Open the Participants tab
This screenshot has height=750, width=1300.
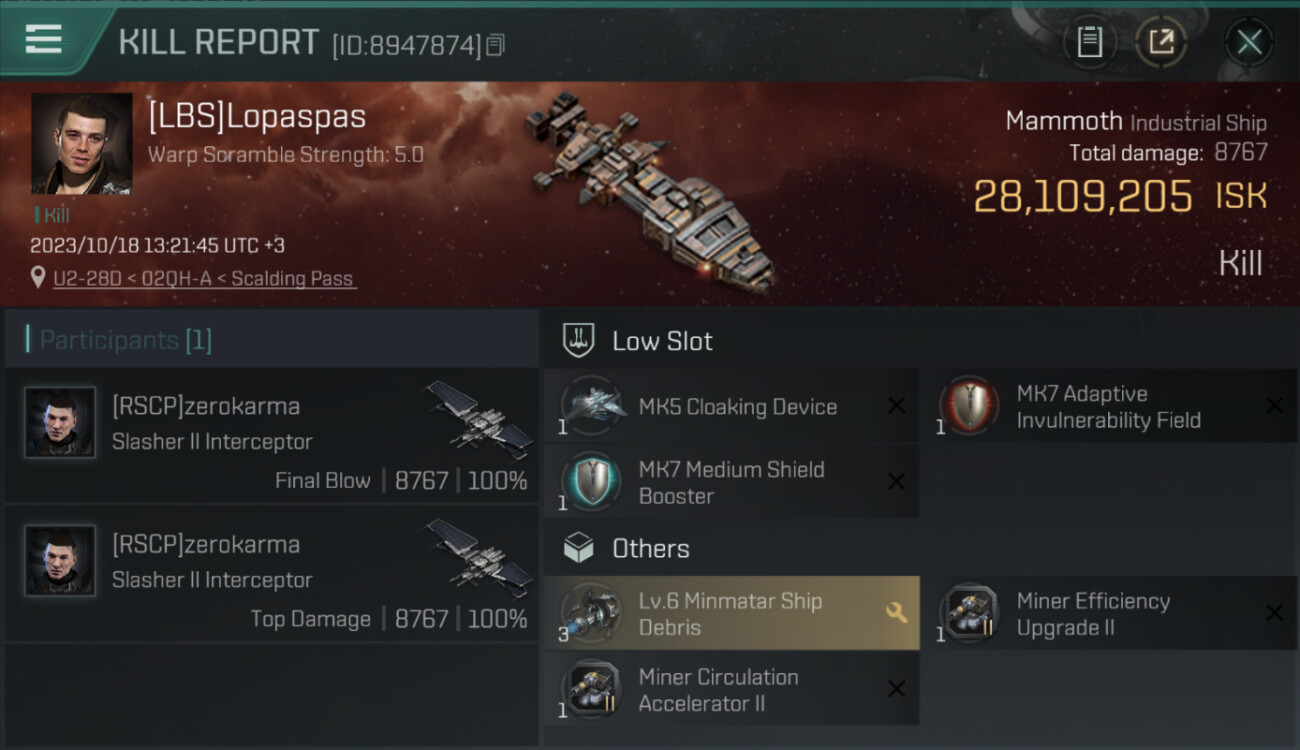126,340
